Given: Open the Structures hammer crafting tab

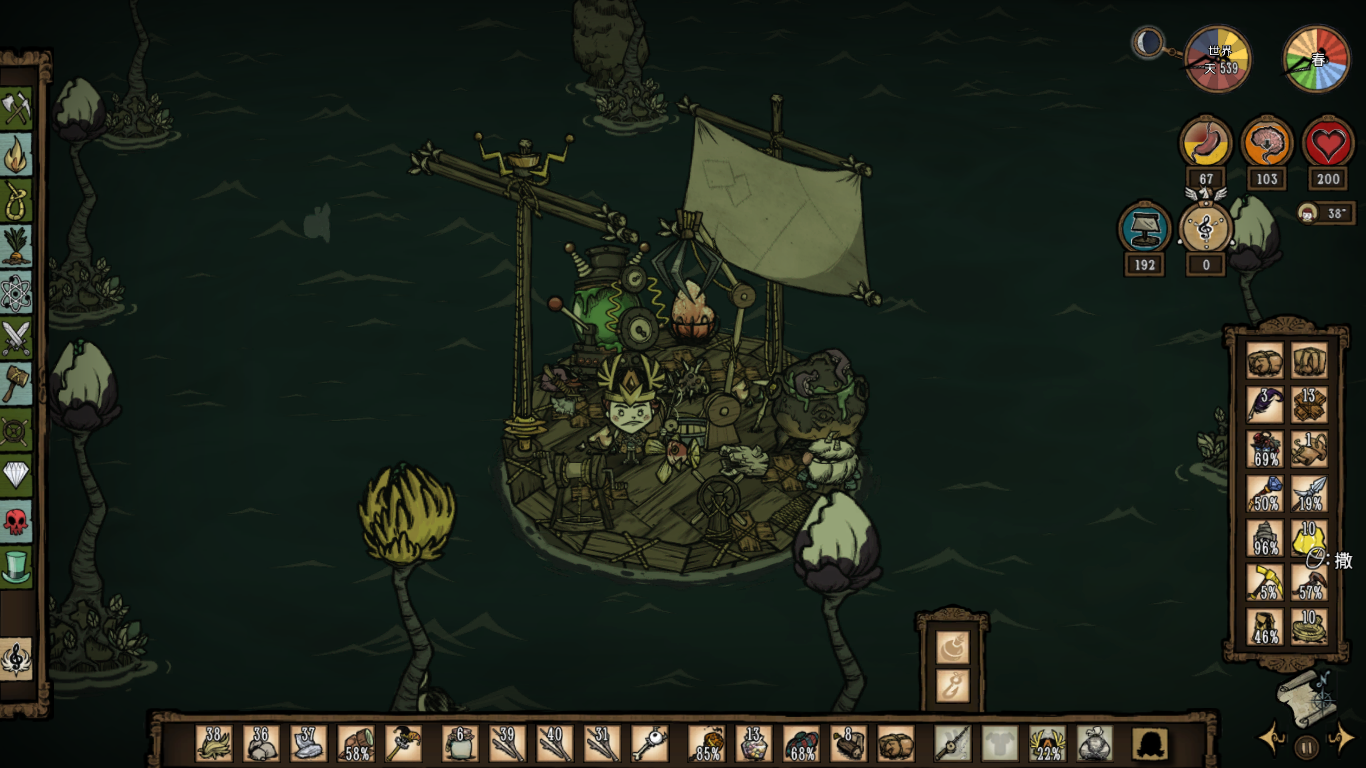Looking at the screenshot, I should [x=17, y=383].
